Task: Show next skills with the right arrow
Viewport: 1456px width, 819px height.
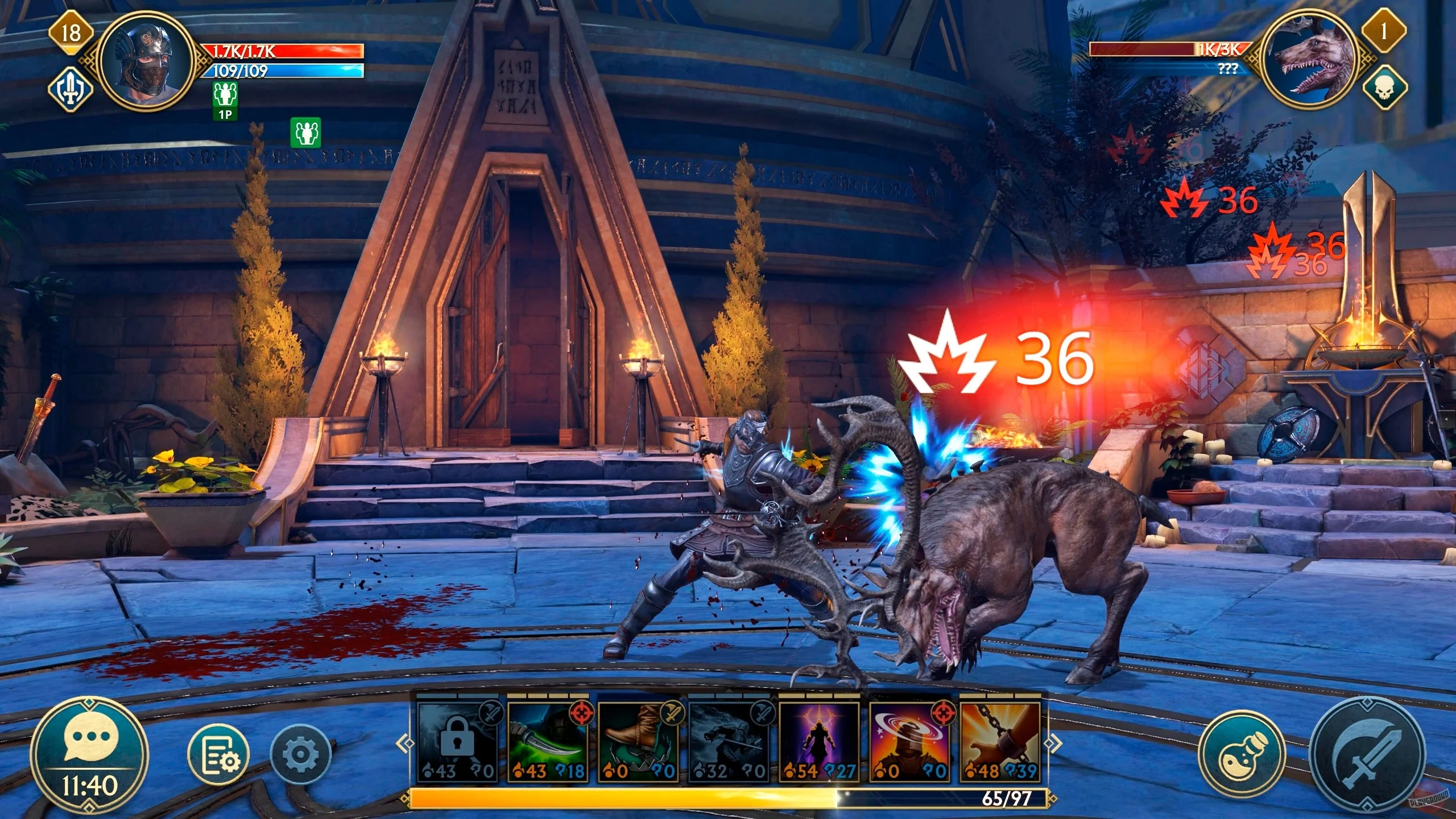Action: [1053, 743]
